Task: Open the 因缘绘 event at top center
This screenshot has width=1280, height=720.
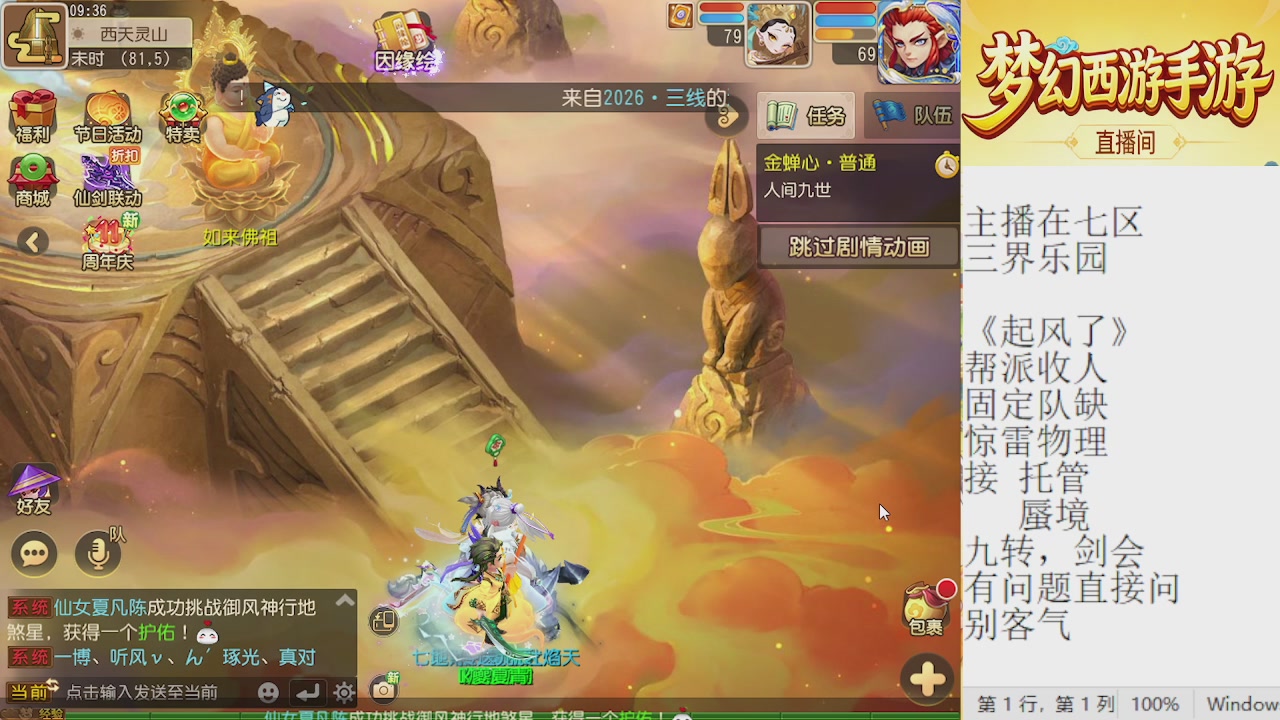Action: [x=404, y=30]
